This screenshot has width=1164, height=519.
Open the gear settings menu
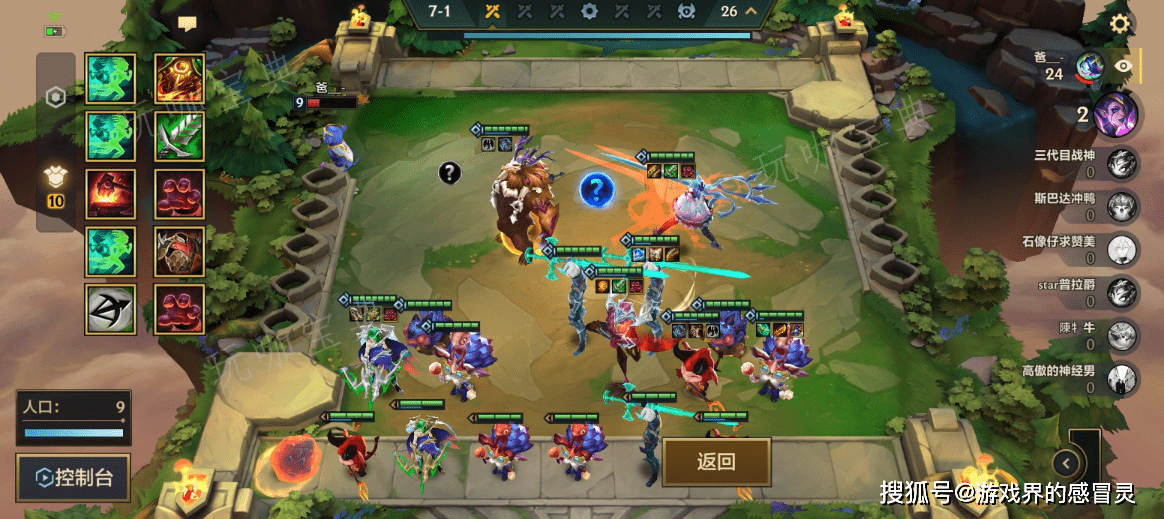click(1121, 24)
